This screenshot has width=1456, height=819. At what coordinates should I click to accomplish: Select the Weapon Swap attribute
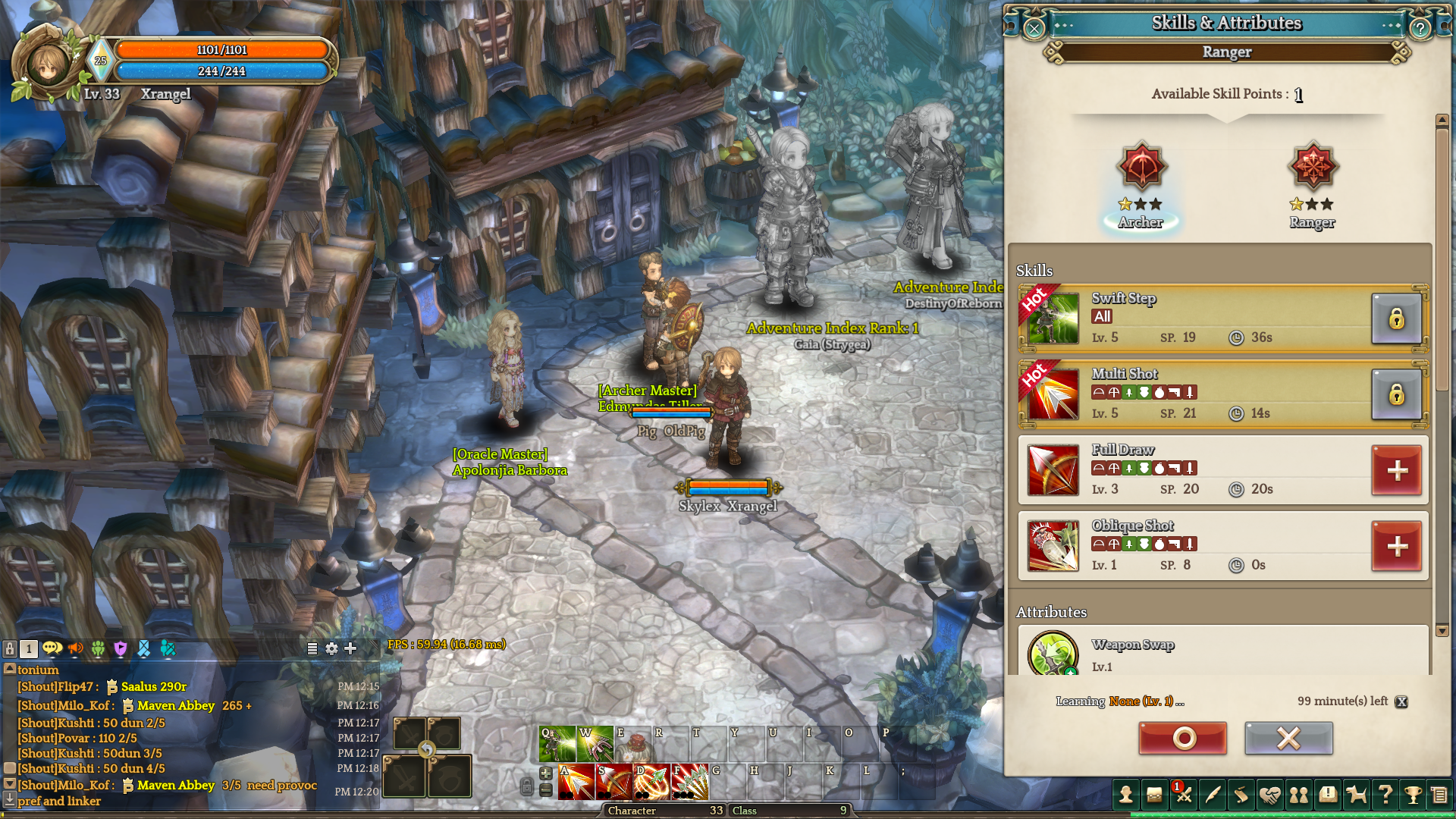(x=1053, y=652)
